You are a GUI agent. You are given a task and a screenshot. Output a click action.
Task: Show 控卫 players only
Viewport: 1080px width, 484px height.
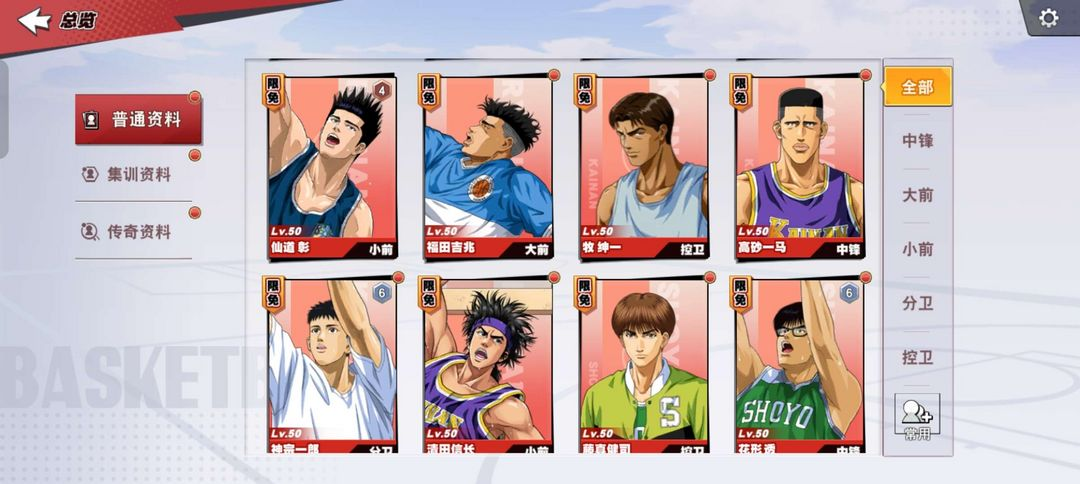tap(917, 357)
